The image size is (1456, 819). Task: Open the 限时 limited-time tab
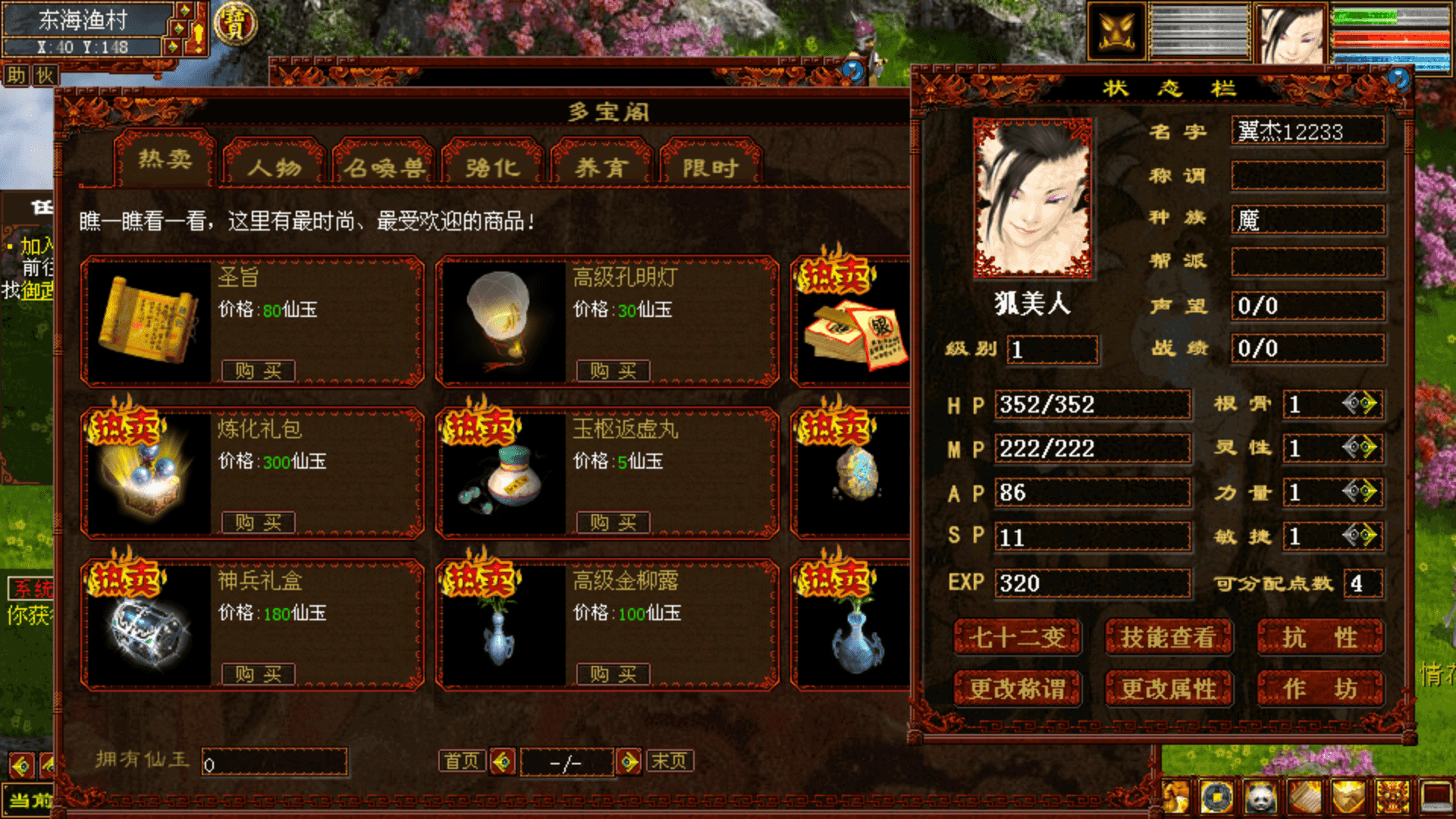pos(711,166)
